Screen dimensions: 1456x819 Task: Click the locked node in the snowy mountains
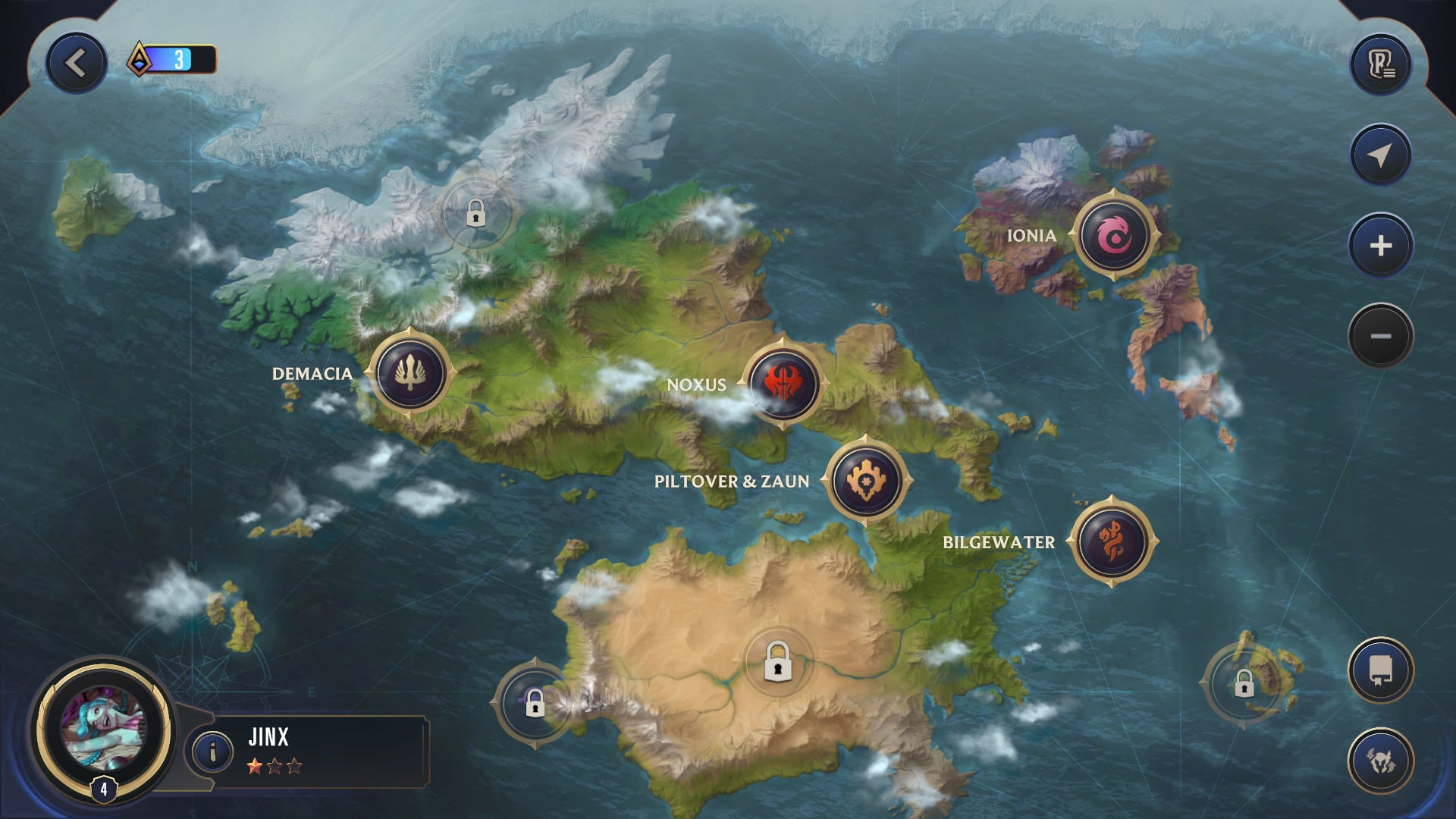point(475,214)
